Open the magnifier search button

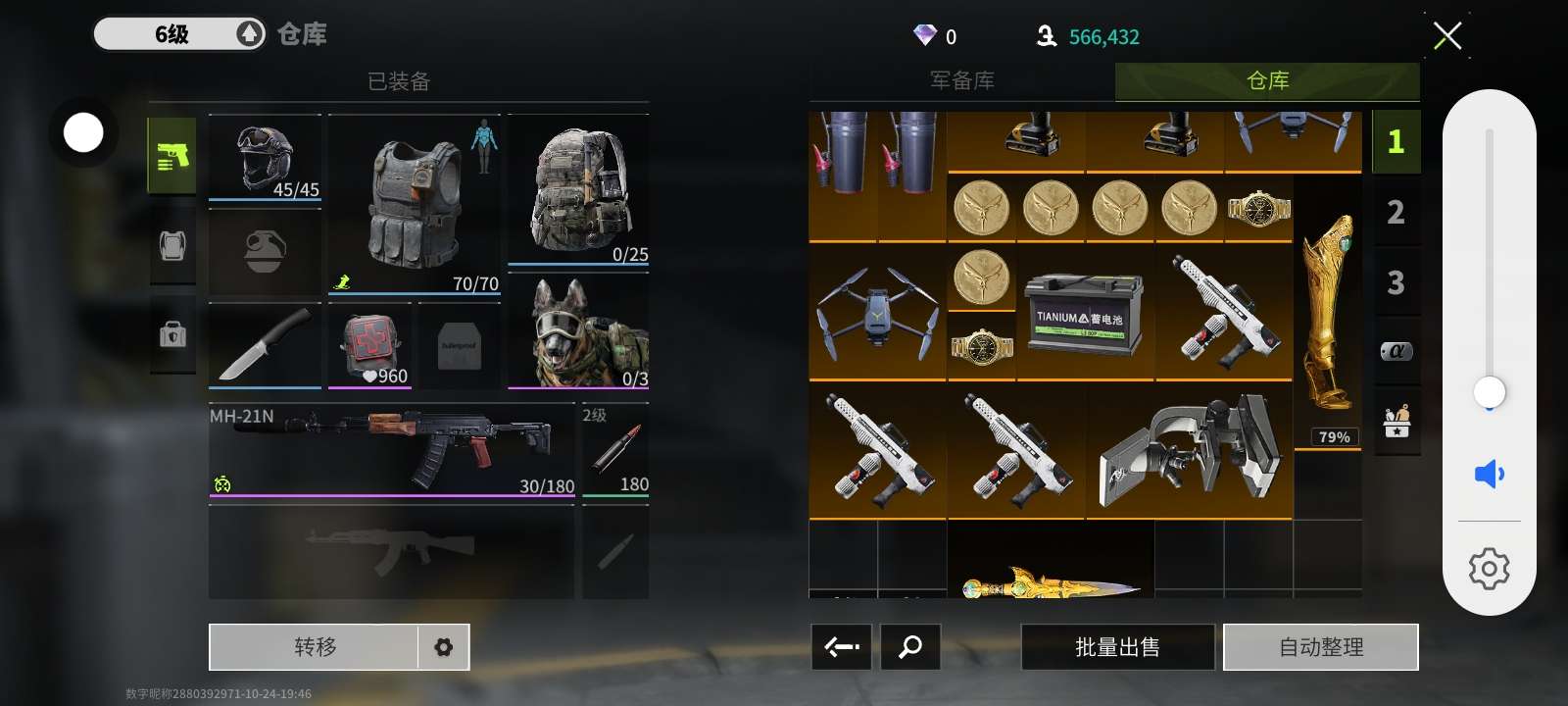[x=910, y=647]
